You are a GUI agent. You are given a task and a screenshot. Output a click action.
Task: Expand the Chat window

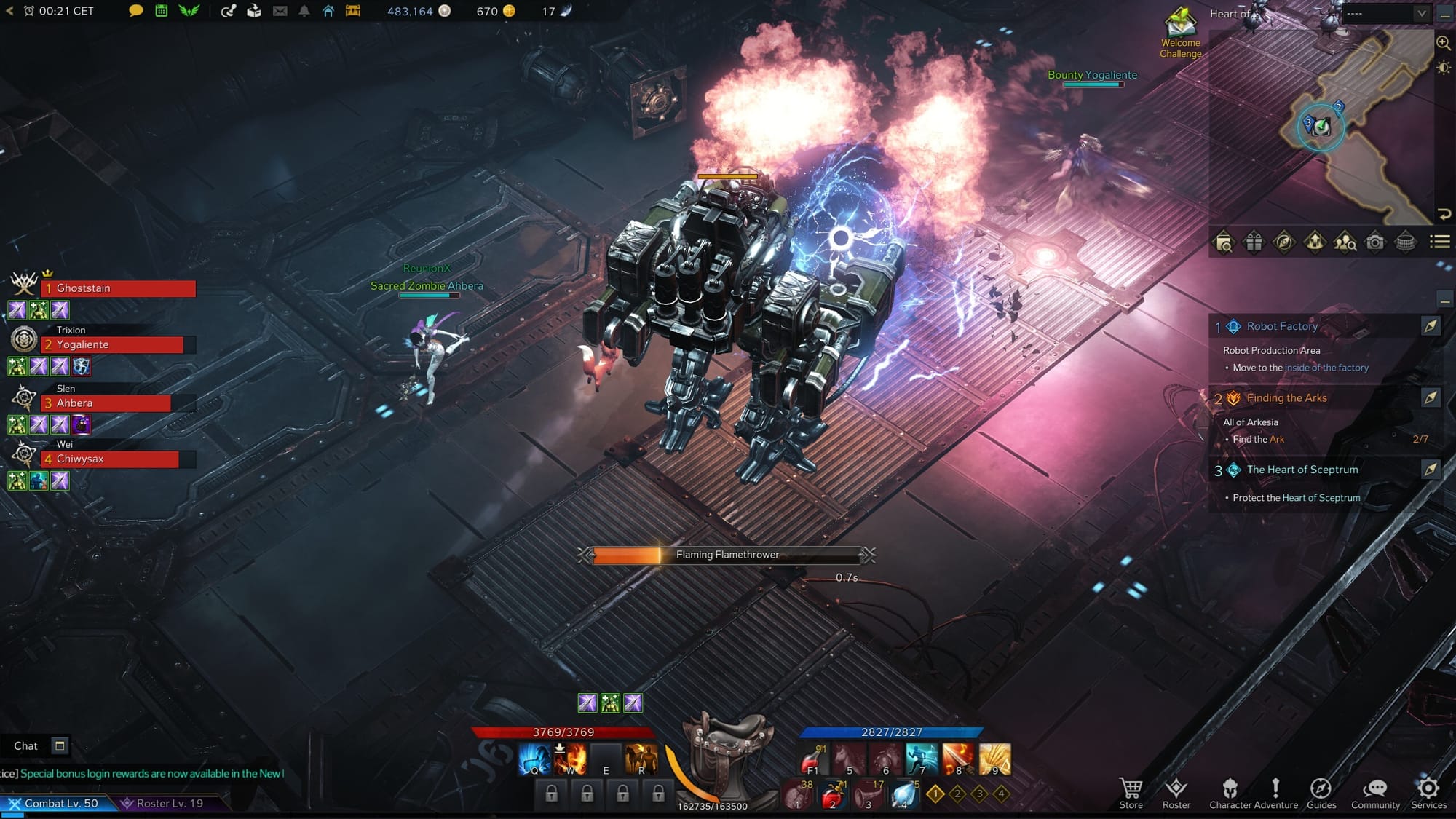pos(60,745)
